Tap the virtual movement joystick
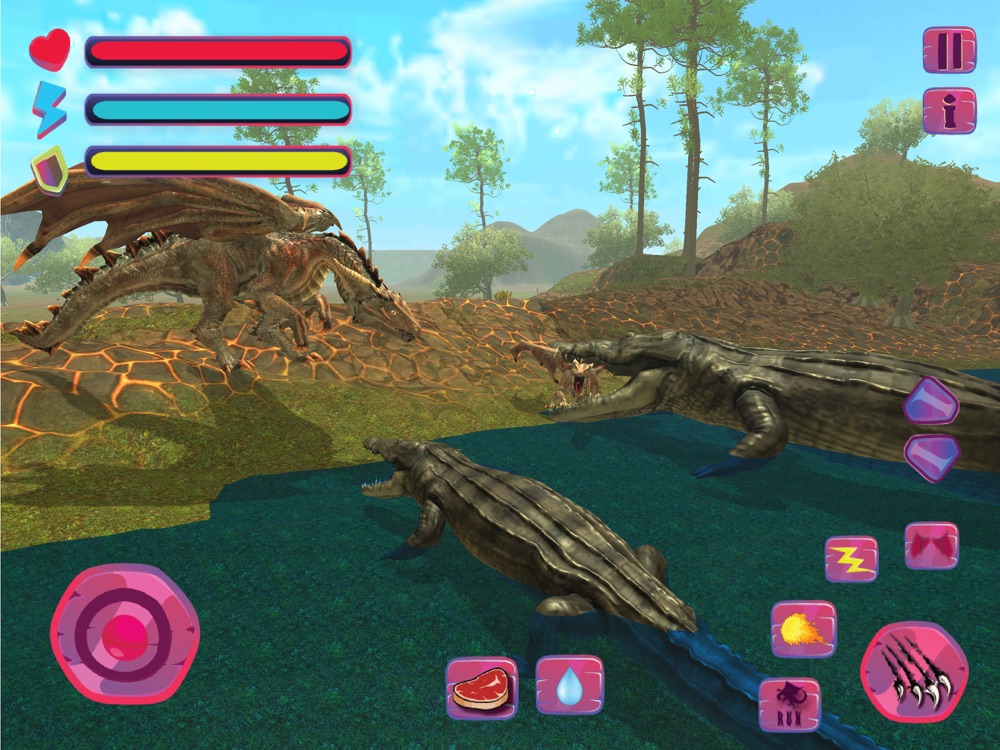 tap(125, 633)
